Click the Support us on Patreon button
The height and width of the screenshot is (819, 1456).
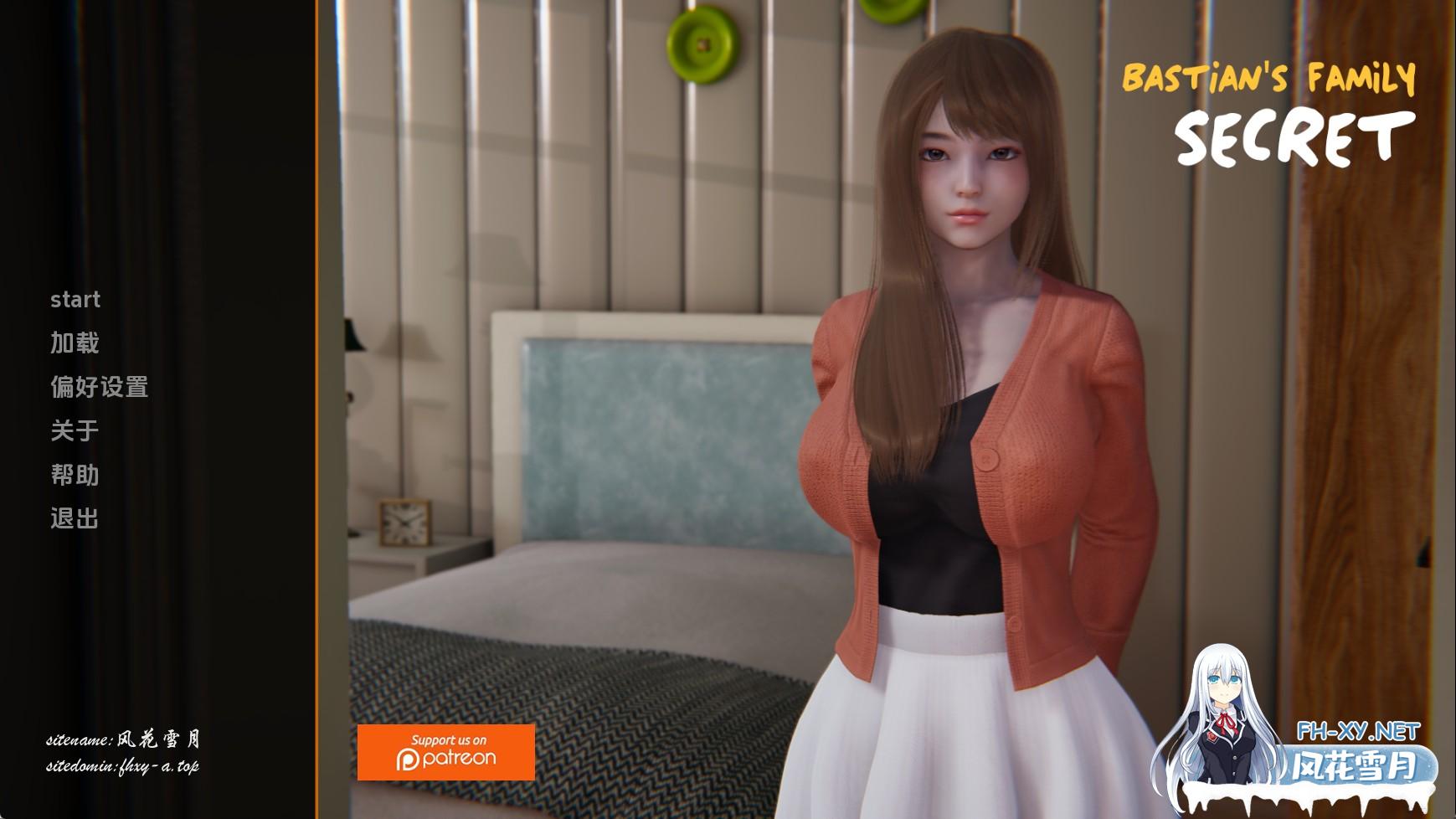tap(445, 752)
